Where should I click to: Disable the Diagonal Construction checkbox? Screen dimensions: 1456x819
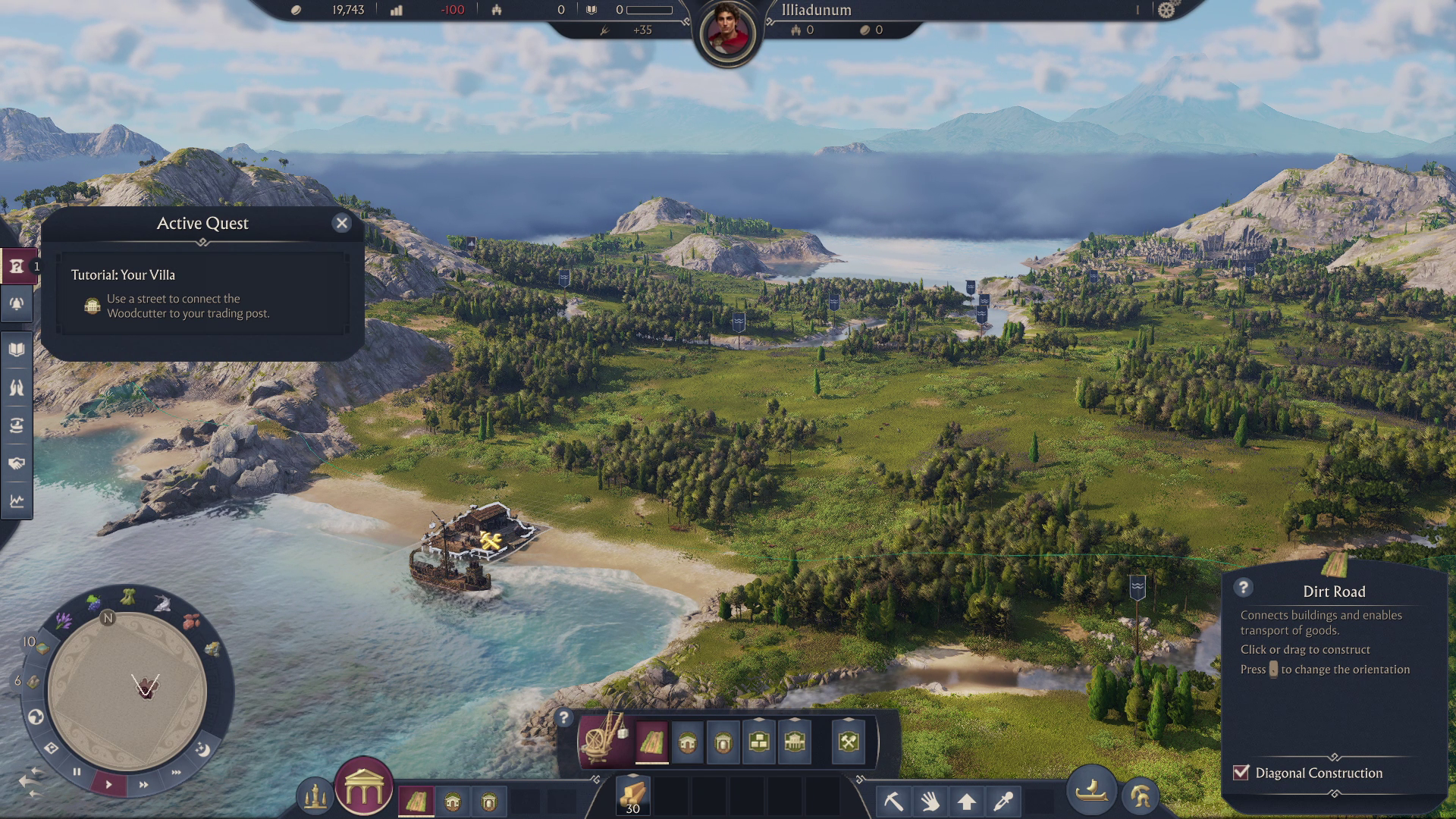[1241, 773]
